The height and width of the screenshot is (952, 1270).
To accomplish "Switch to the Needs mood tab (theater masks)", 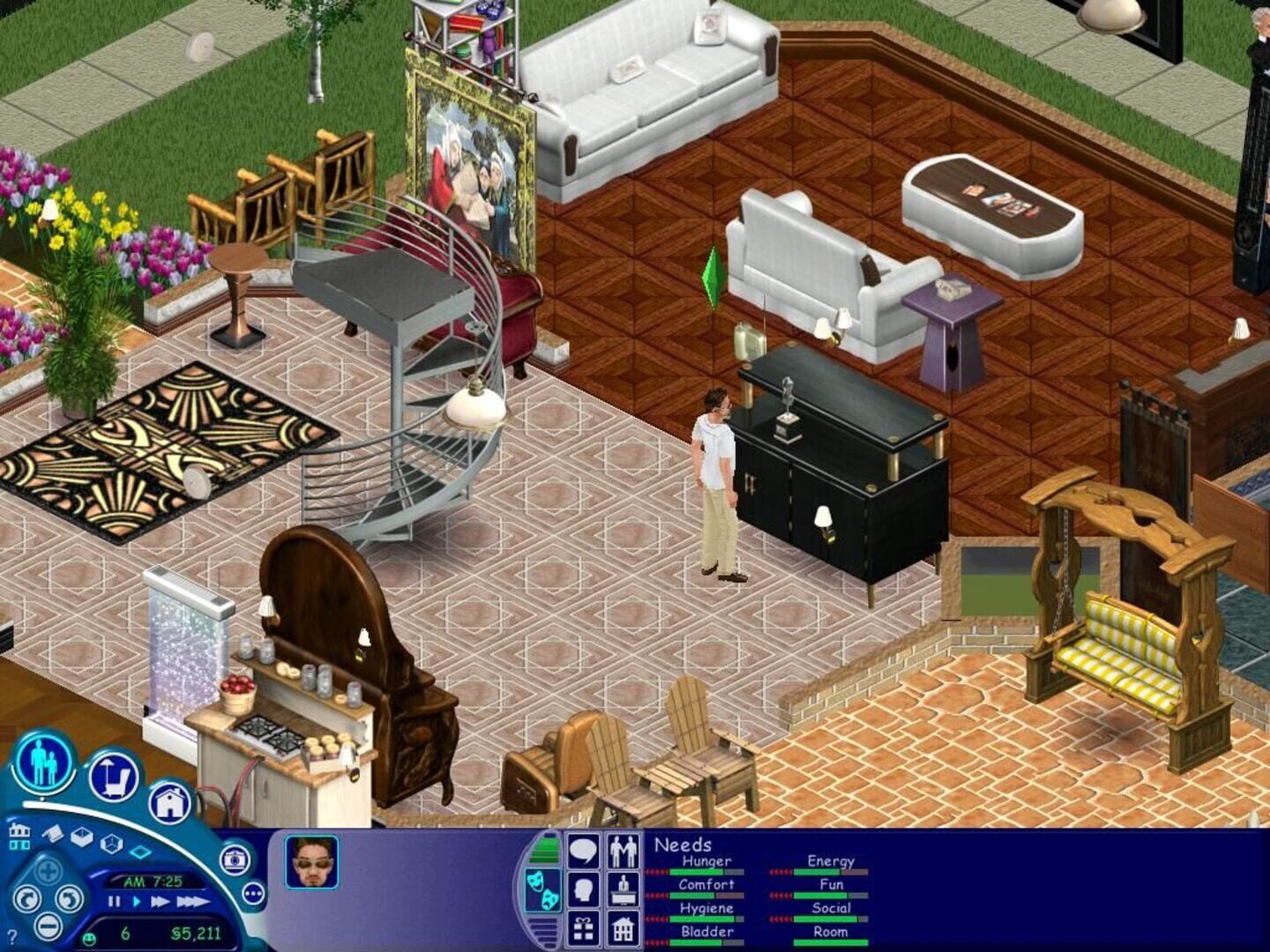I will tap(543, 889).
